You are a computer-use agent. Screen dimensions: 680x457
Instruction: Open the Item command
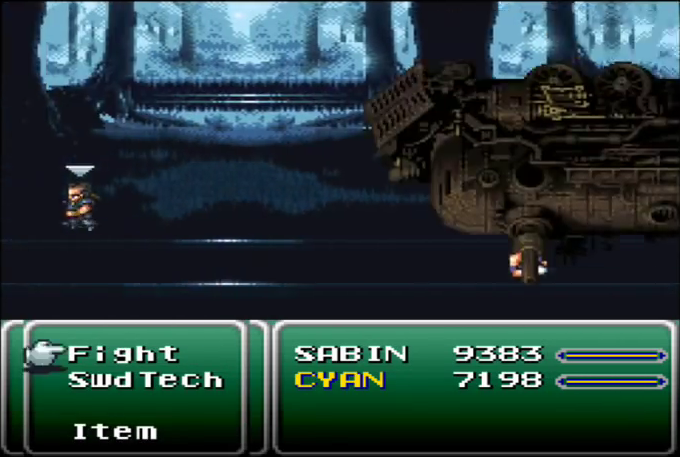[x=115, y=432]
